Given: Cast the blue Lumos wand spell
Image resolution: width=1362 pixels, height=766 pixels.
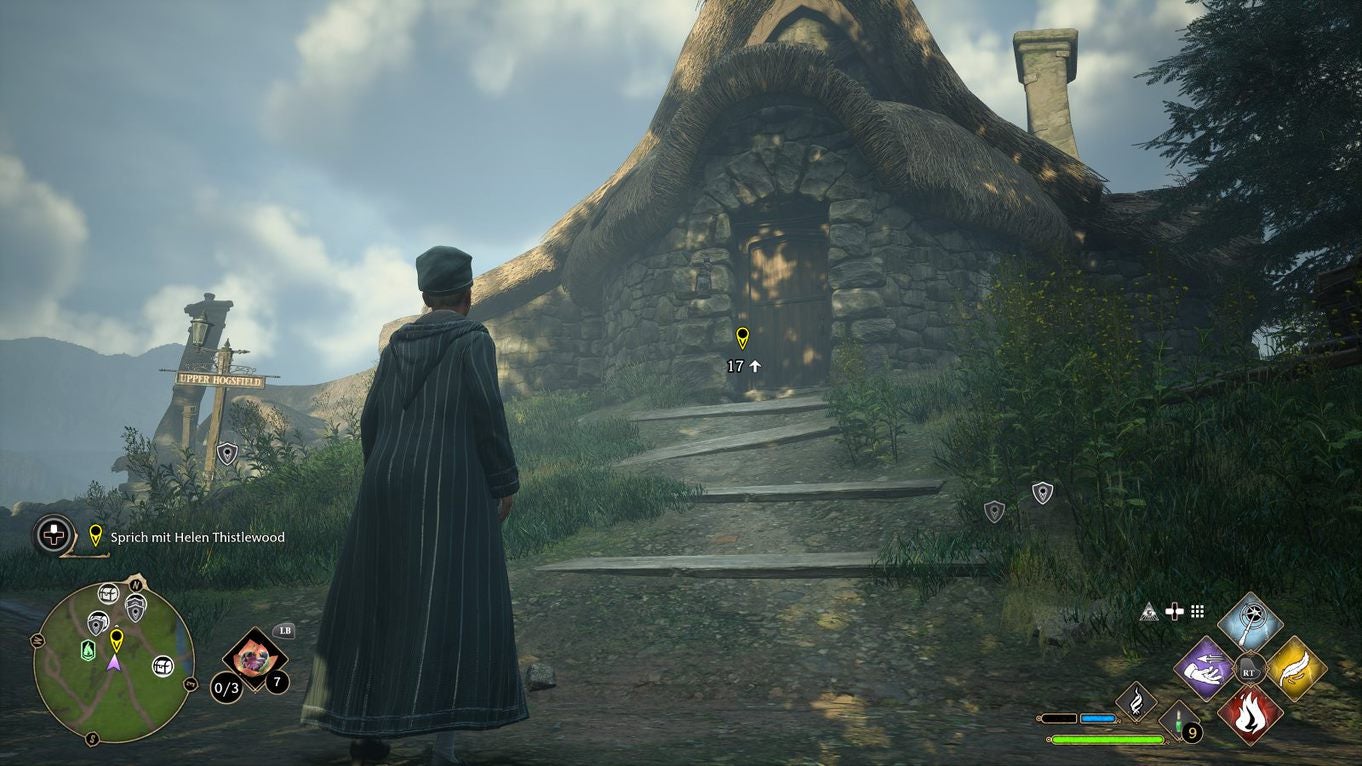Looking at the screenshot, I should (x=1250, y=619).
